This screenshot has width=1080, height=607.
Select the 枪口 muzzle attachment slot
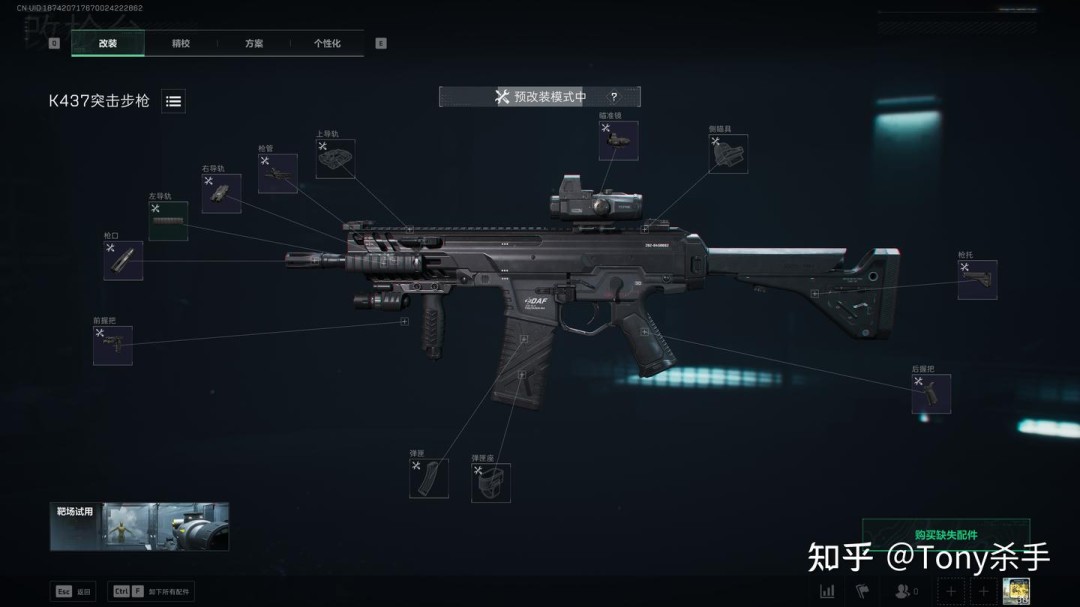pos(123,261)
